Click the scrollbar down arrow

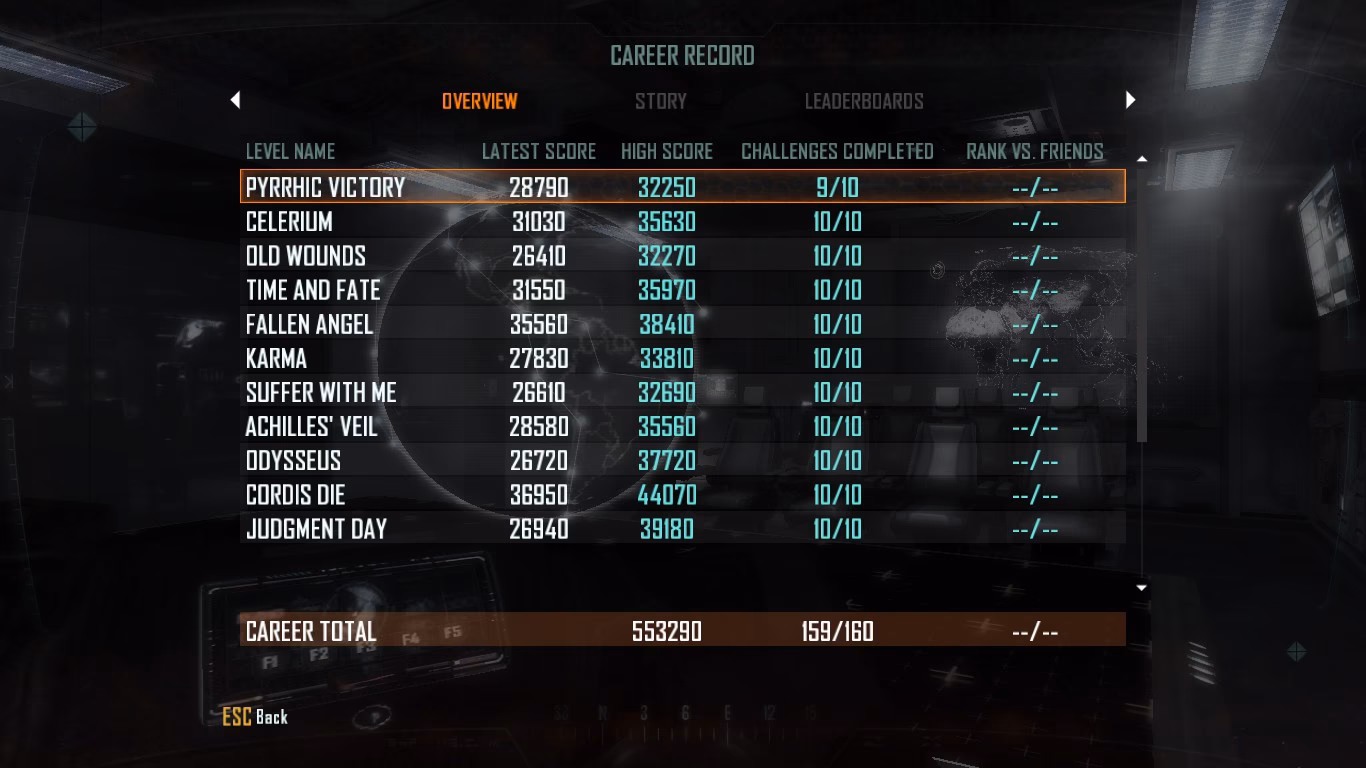click(1139, 587)
